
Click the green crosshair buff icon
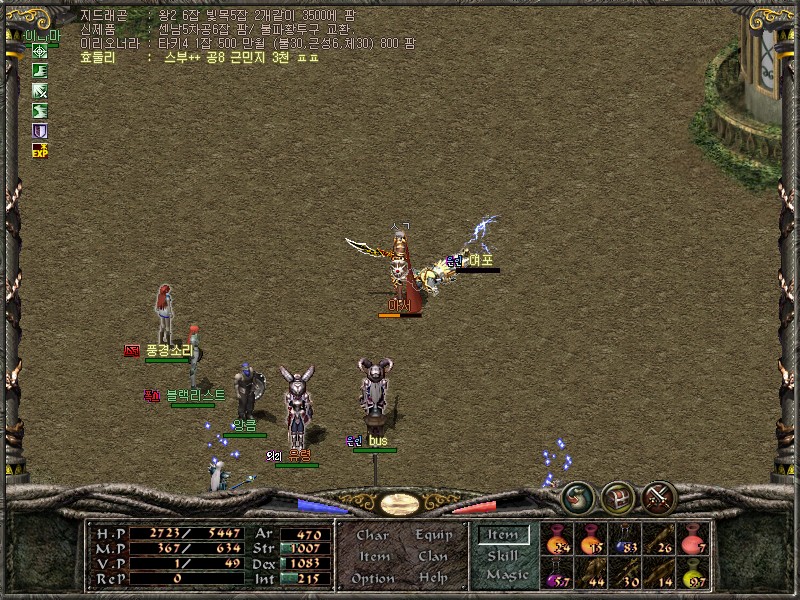(x=40, y=51)
